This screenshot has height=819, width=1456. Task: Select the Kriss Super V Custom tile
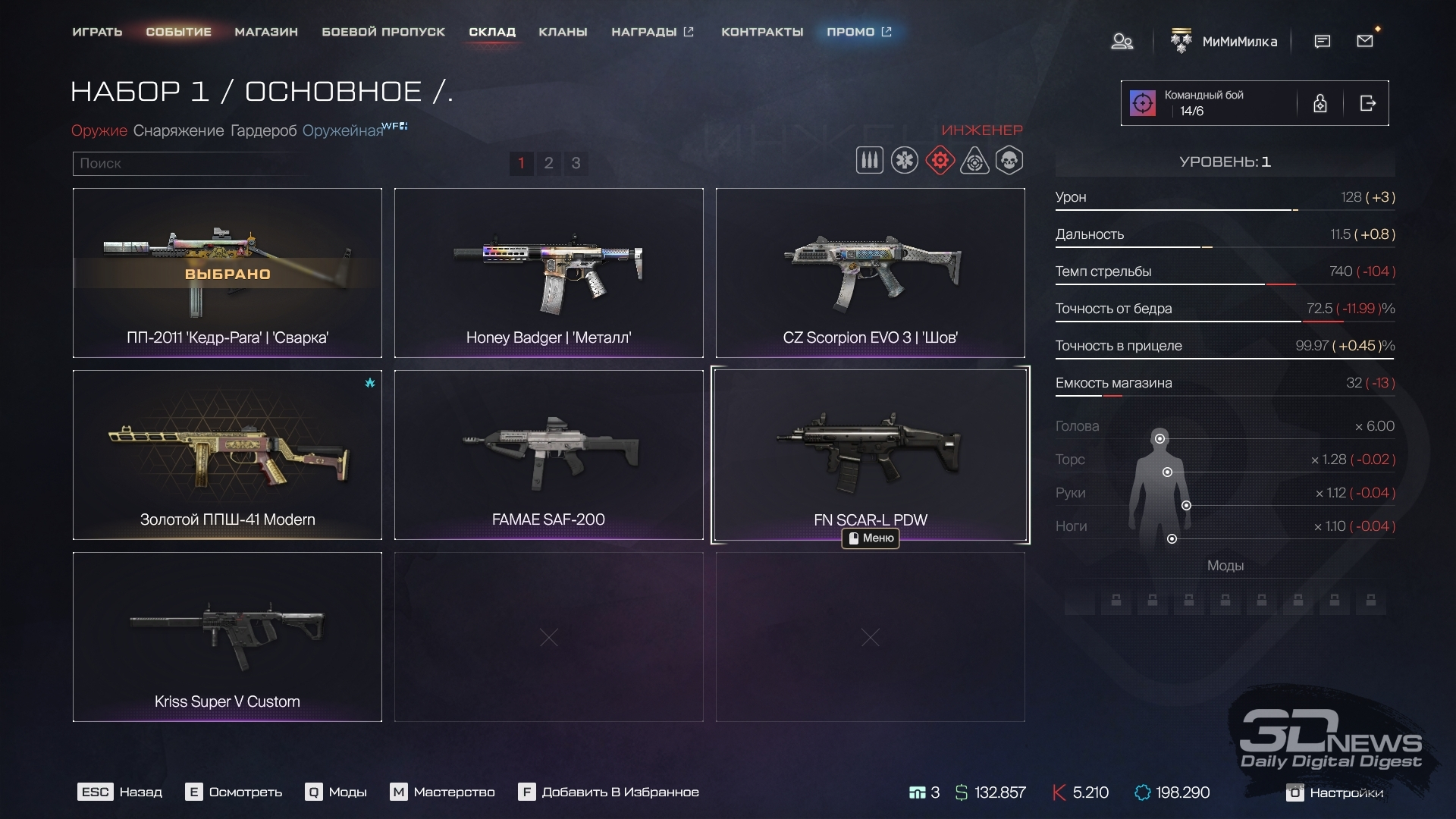point(227,637)
